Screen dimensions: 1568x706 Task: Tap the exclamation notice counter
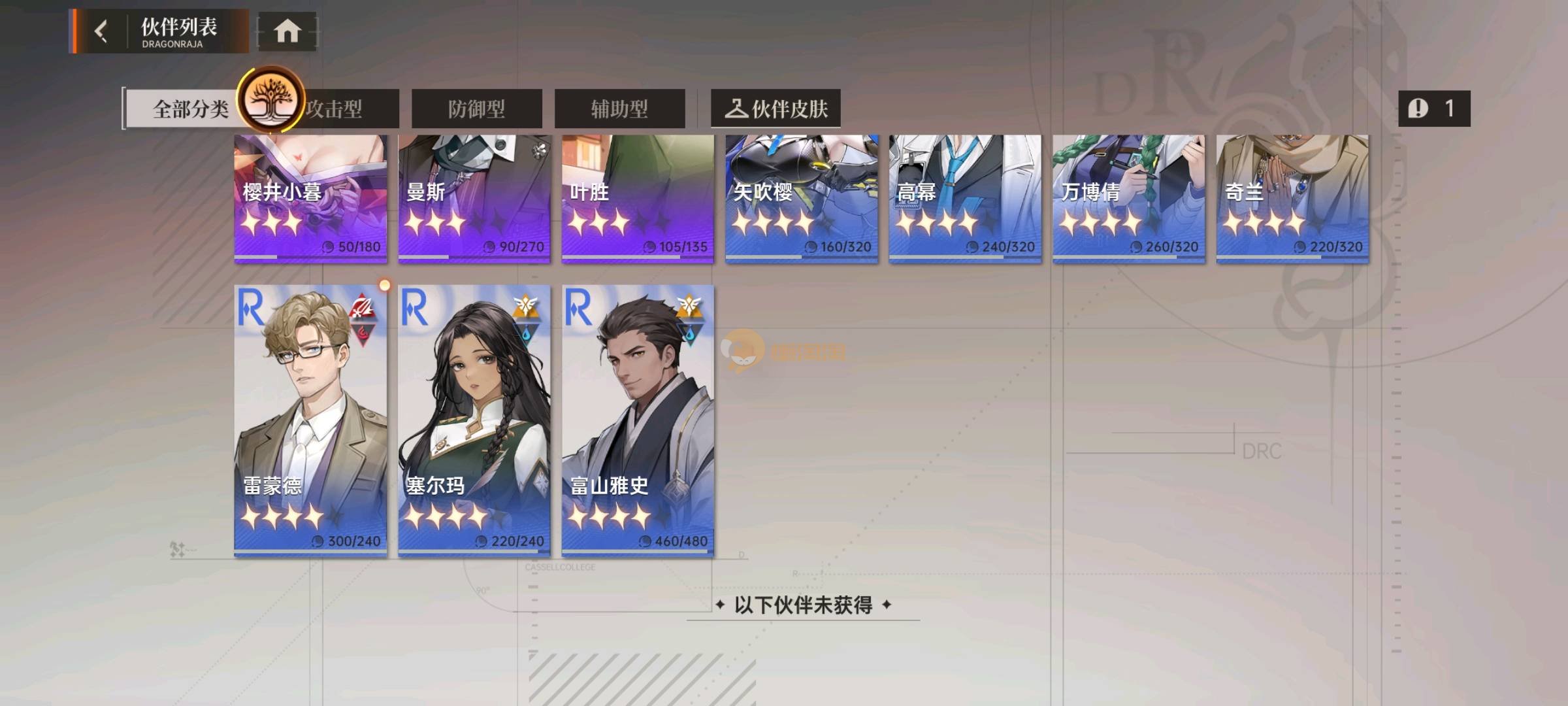(x=1434, y=109)
